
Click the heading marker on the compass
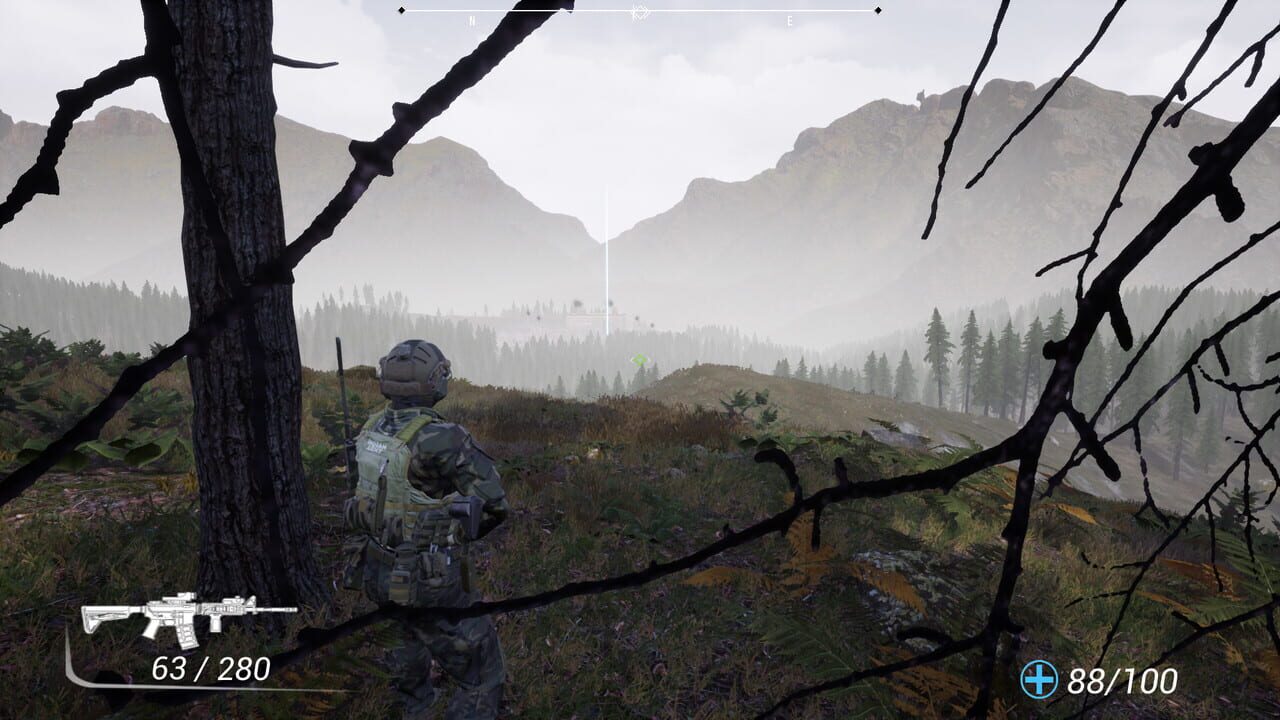pyautogui.click(x=640, y=12)
